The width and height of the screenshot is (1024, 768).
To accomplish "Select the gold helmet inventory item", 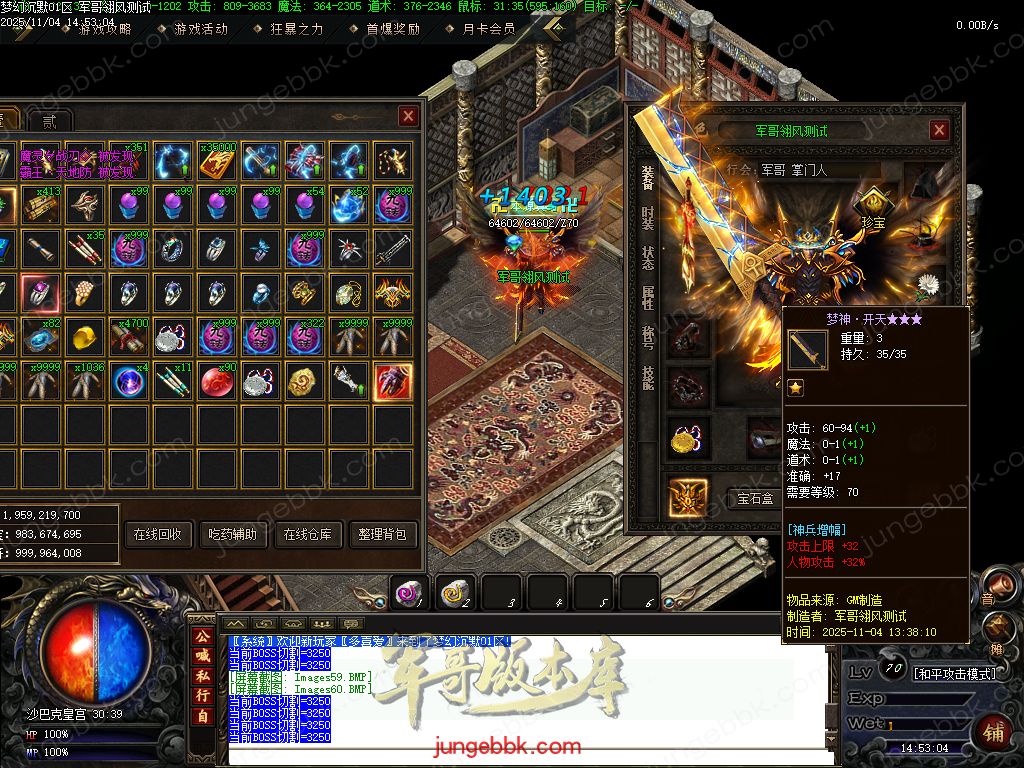I will pyautogui.click(x=84, y=337).
